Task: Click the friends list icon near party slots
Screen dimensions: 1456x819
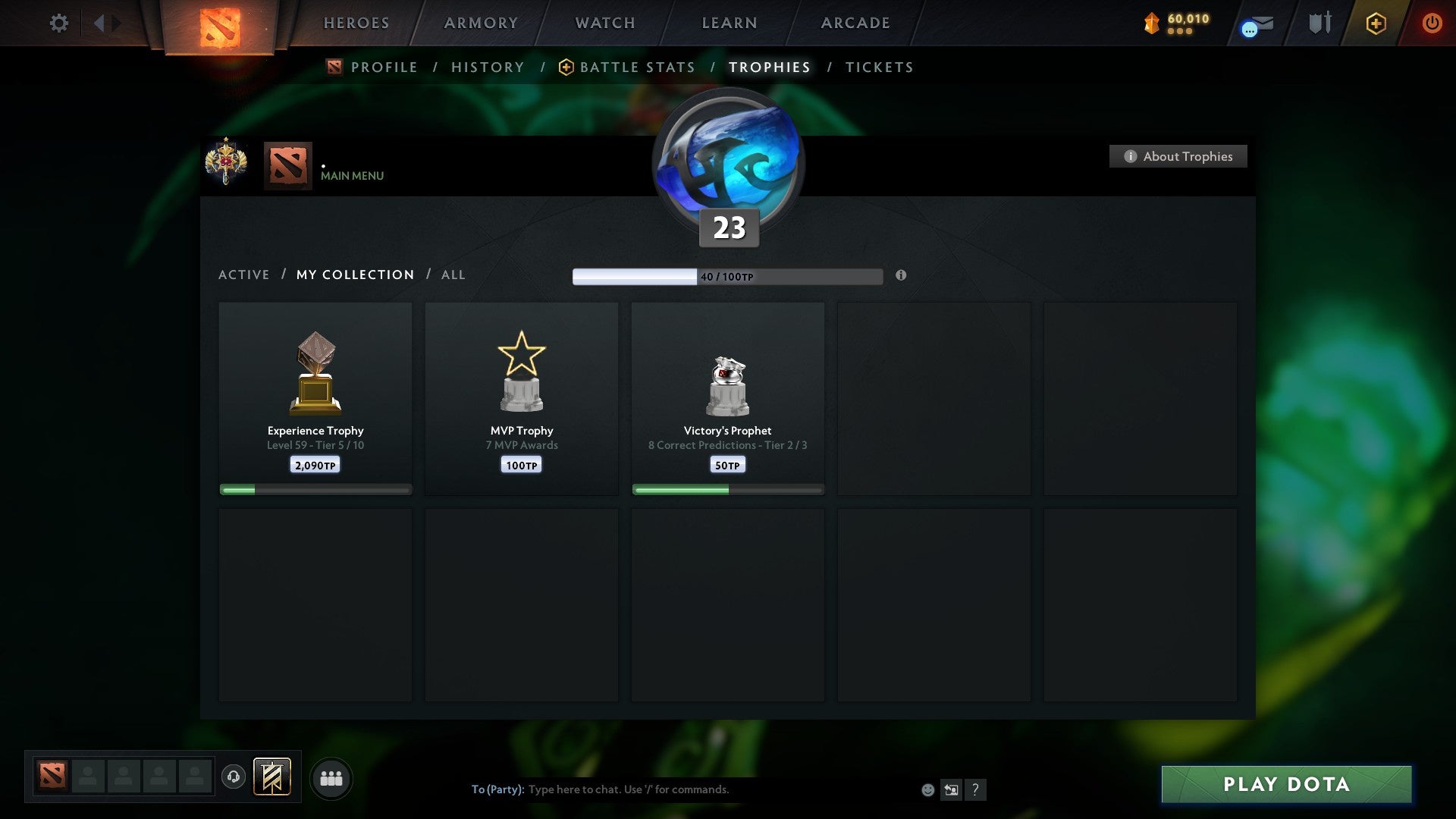Action: pyautogui.click(x=331, y=777)
